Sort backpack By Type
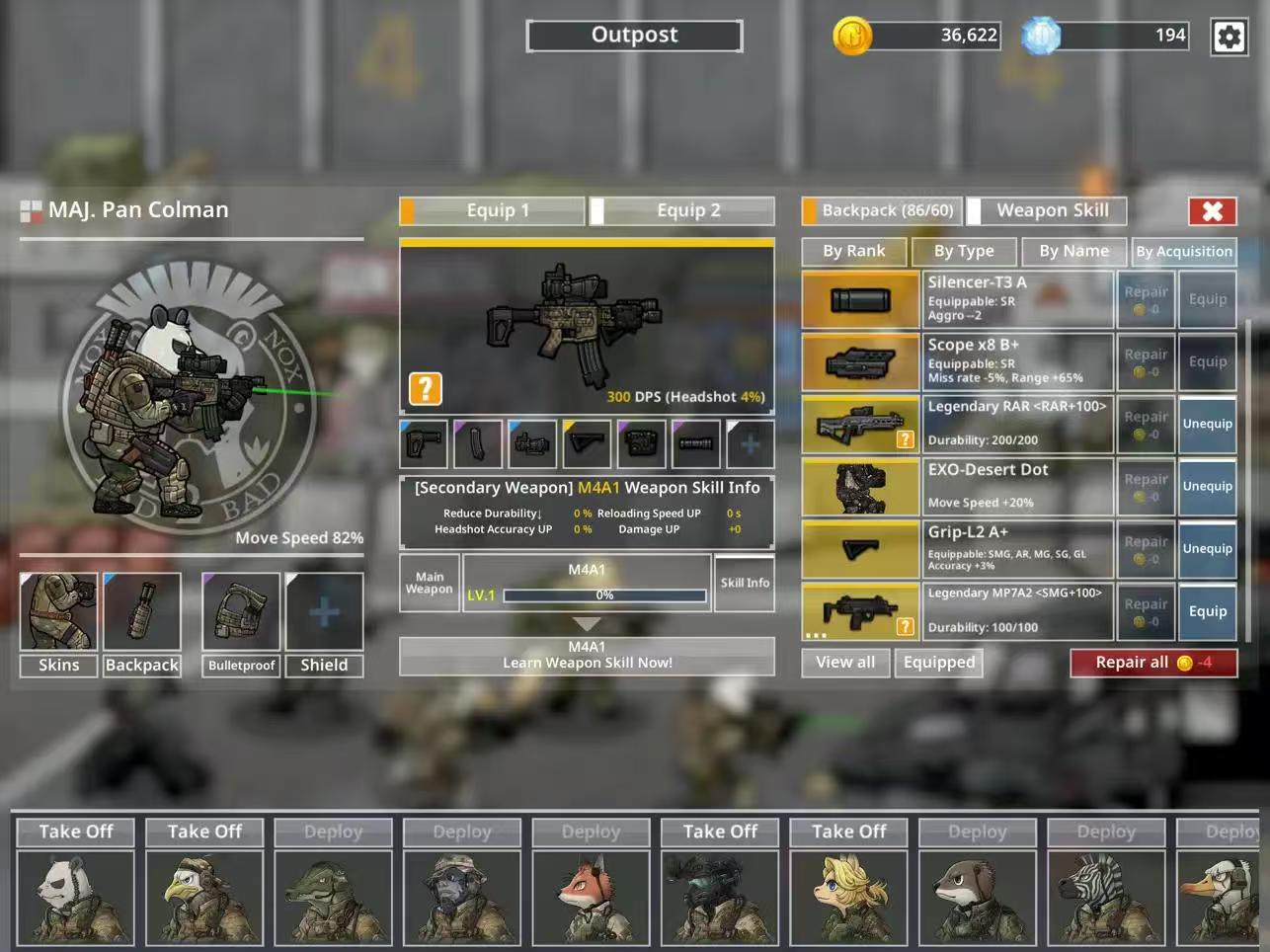 point(963,251)
